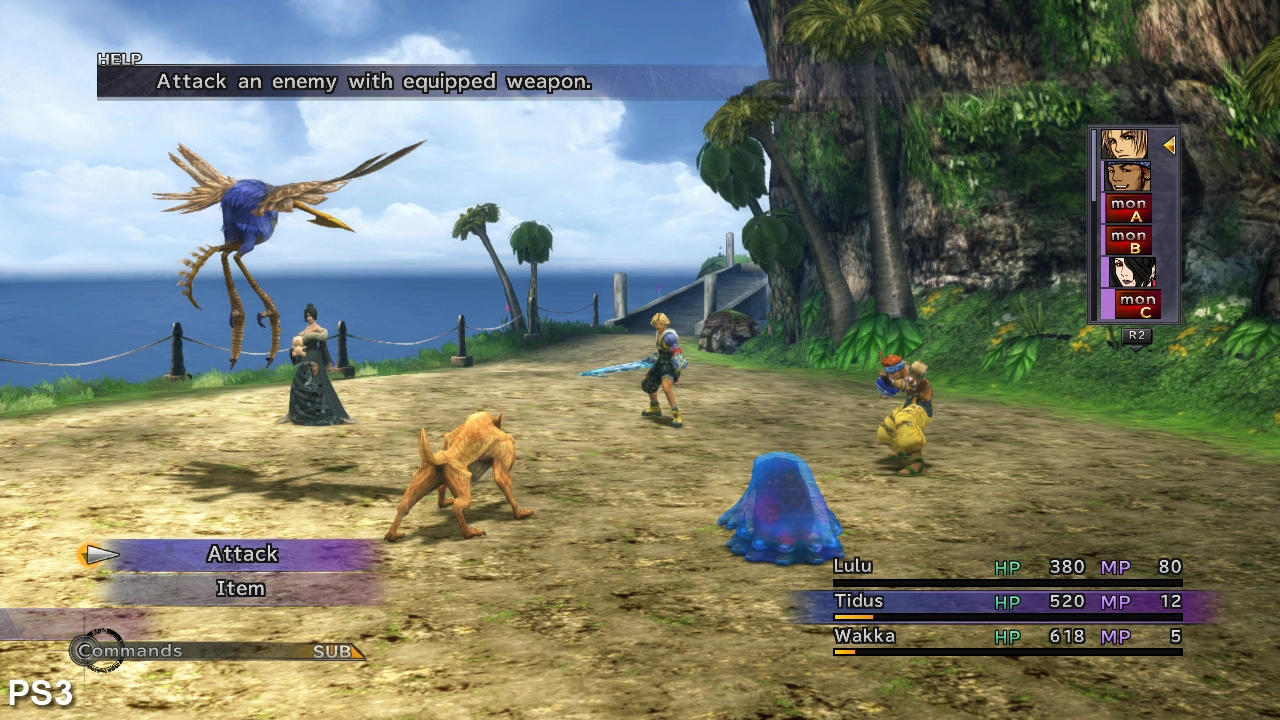Image resolution: width=1280 pixels, height=720 pixels.
Task: Select Lulu's party status row
Action: pyautogui.click(x=1007, y=568)
